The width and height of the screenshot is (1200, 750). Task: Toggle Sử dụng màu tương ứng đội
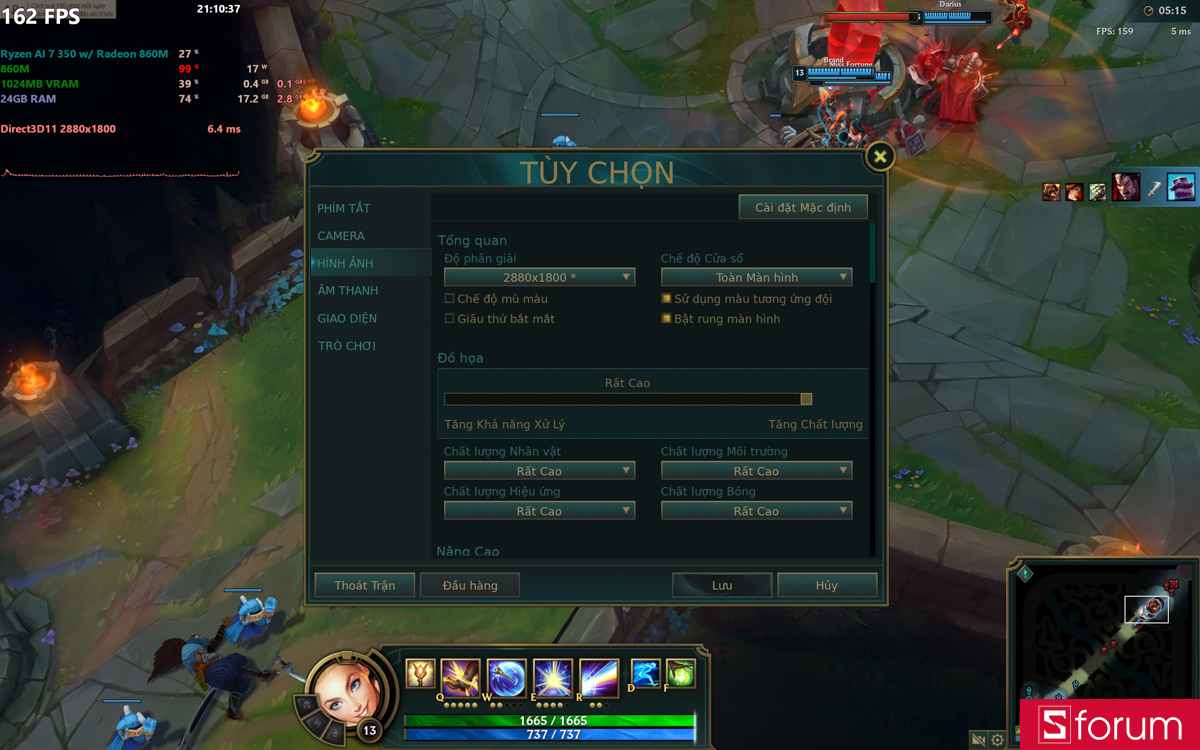pyautogui.click(x=667, y=299)
